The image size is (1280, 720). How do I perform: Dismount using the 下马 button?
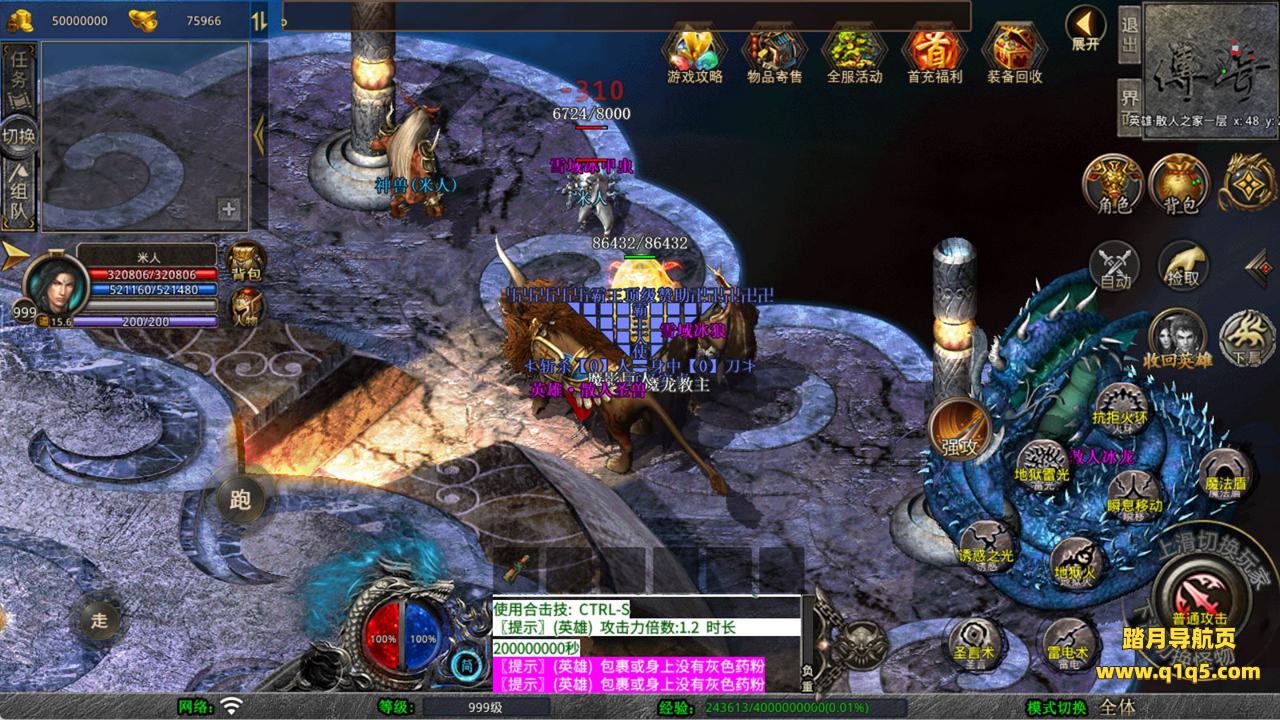(1246, 338)
